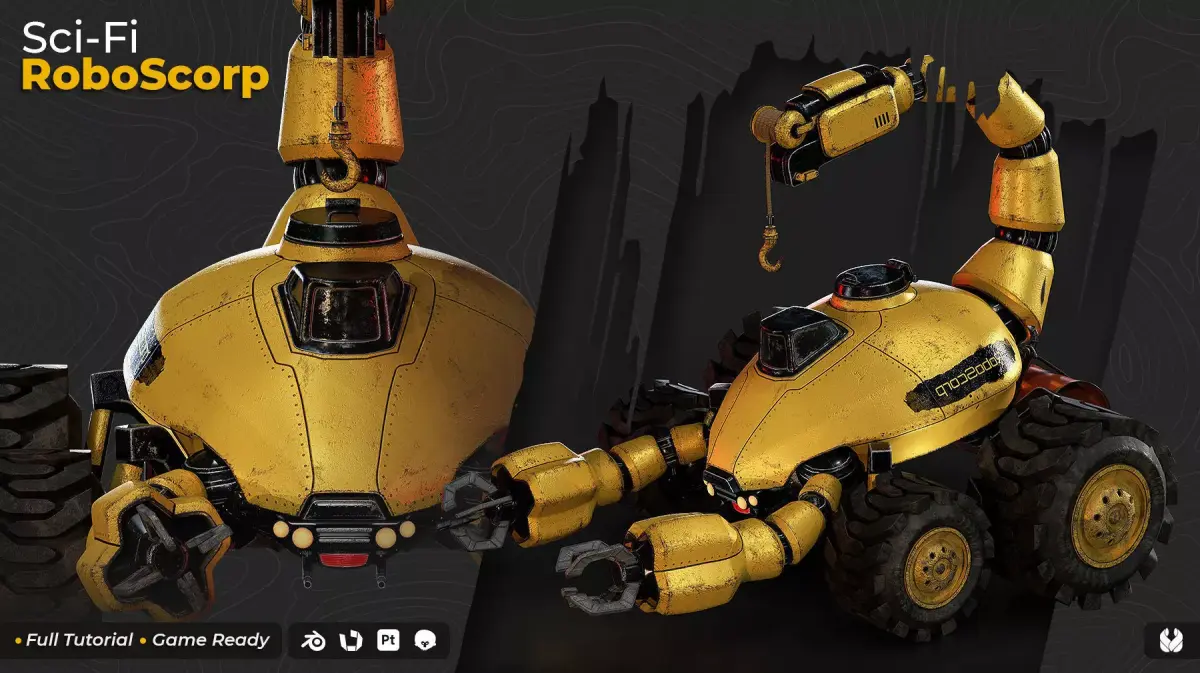
Task: Click the U-shaped cube software icon
Action: tap(351, 640)
